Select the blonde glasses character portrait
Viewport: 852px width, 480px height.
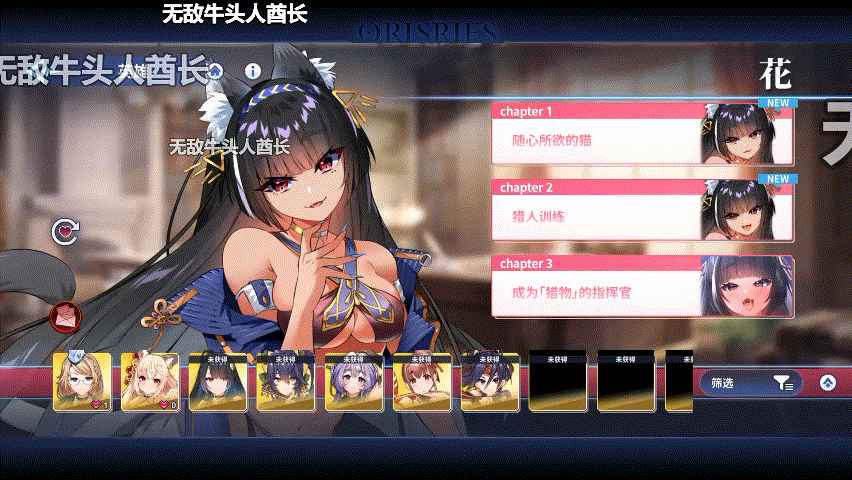coord(82,382)
